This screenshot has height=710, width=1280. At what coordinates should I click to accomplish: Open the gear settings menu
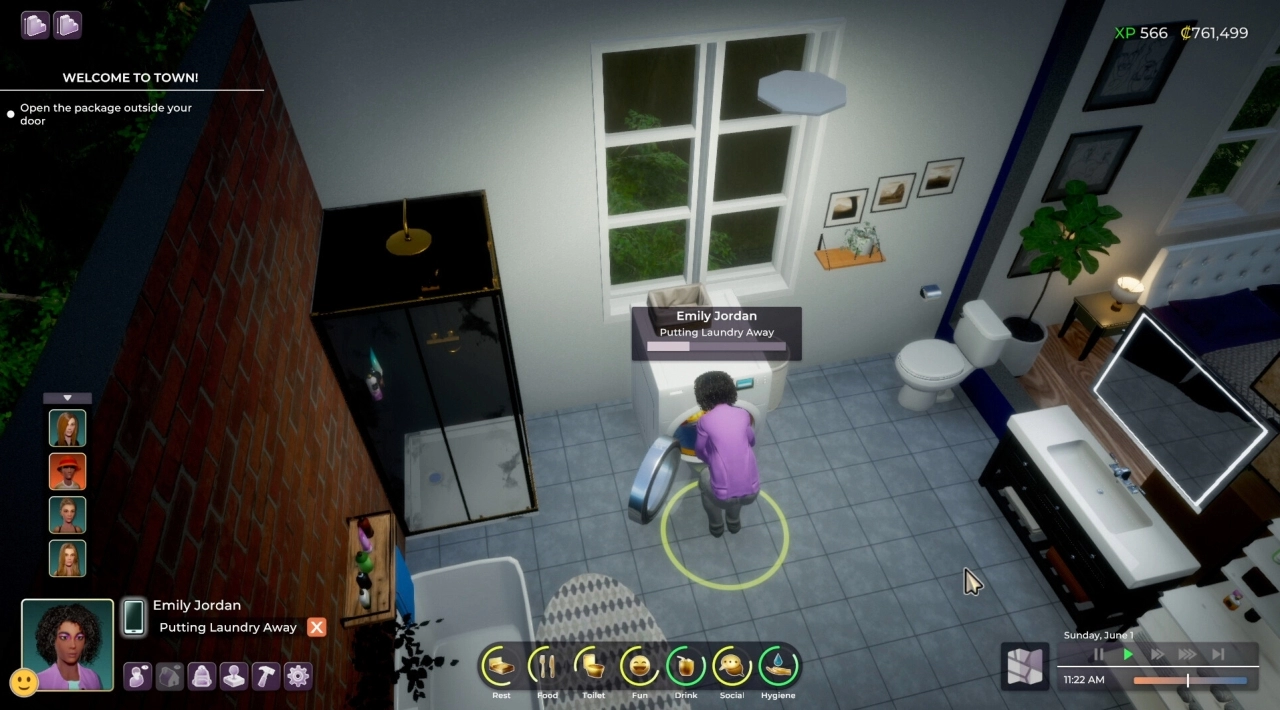coord(298,676)
